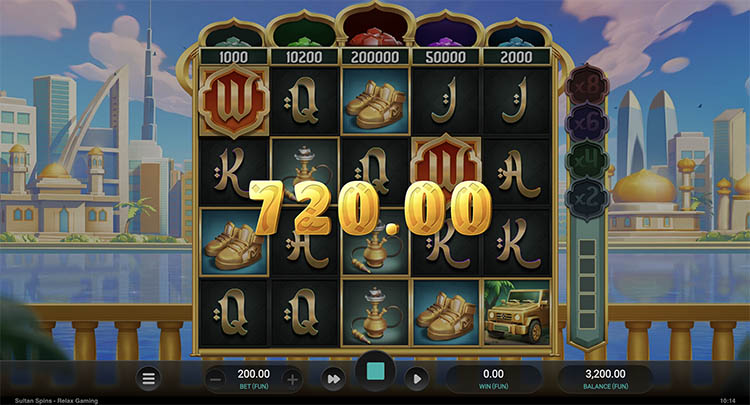Toggle the fast-forward turbo spin button
Screen dimensions: 750x405
point(333,378)
